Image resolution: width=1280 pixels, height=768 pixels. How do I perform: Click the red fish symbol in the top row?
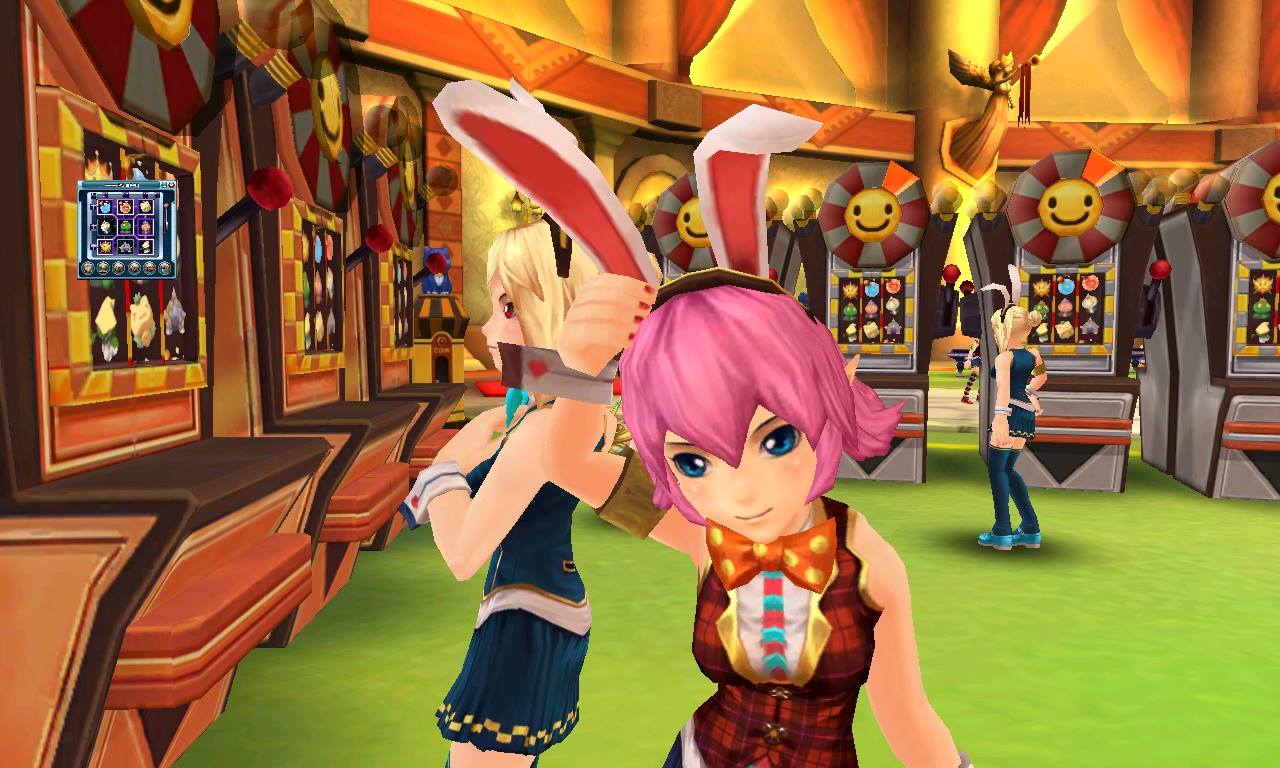click(125, 207)
